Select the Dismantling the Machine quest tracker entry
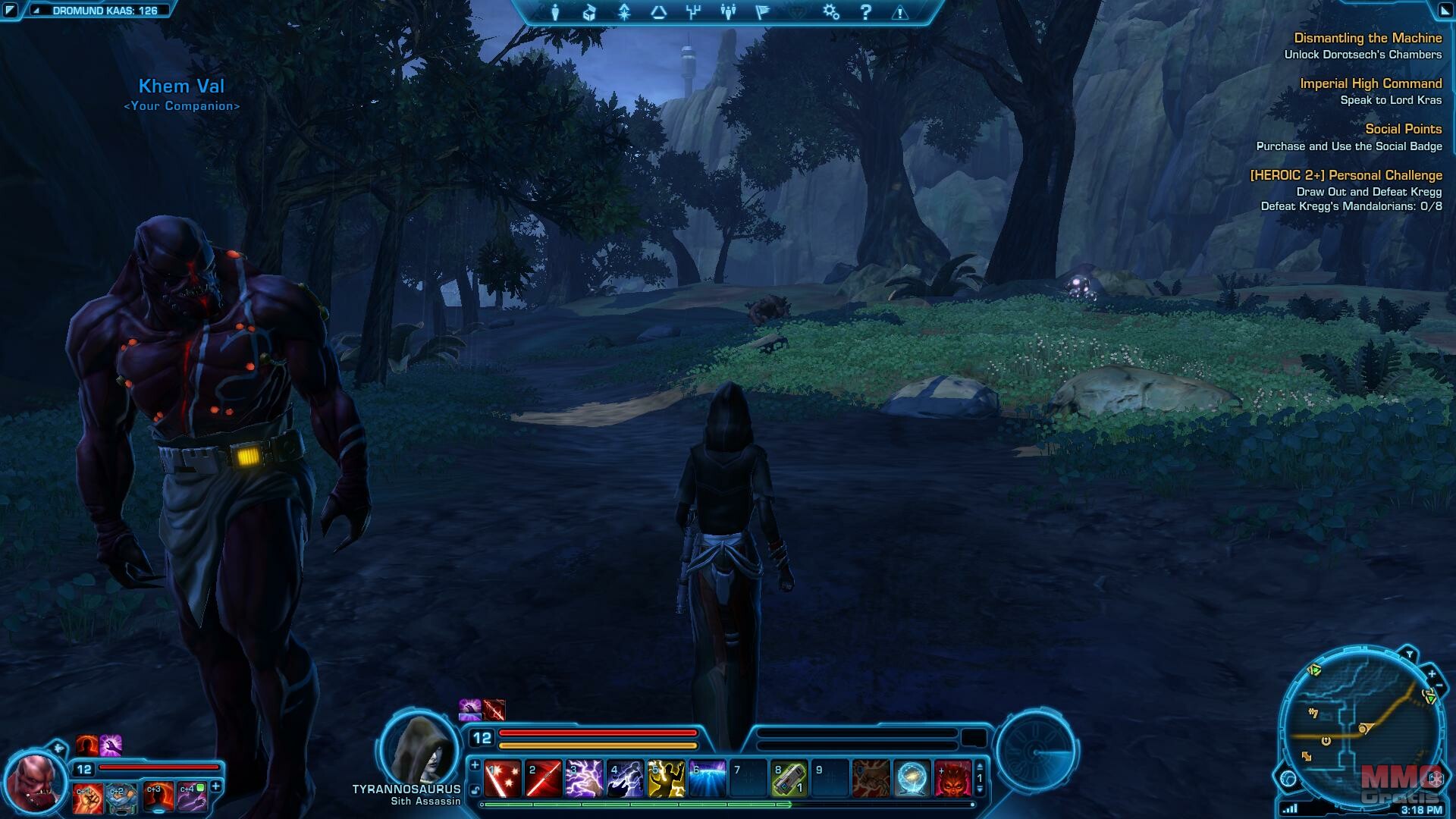Image resolution: width=1456 pixels, height=819 pixels. click(1367, 38)
